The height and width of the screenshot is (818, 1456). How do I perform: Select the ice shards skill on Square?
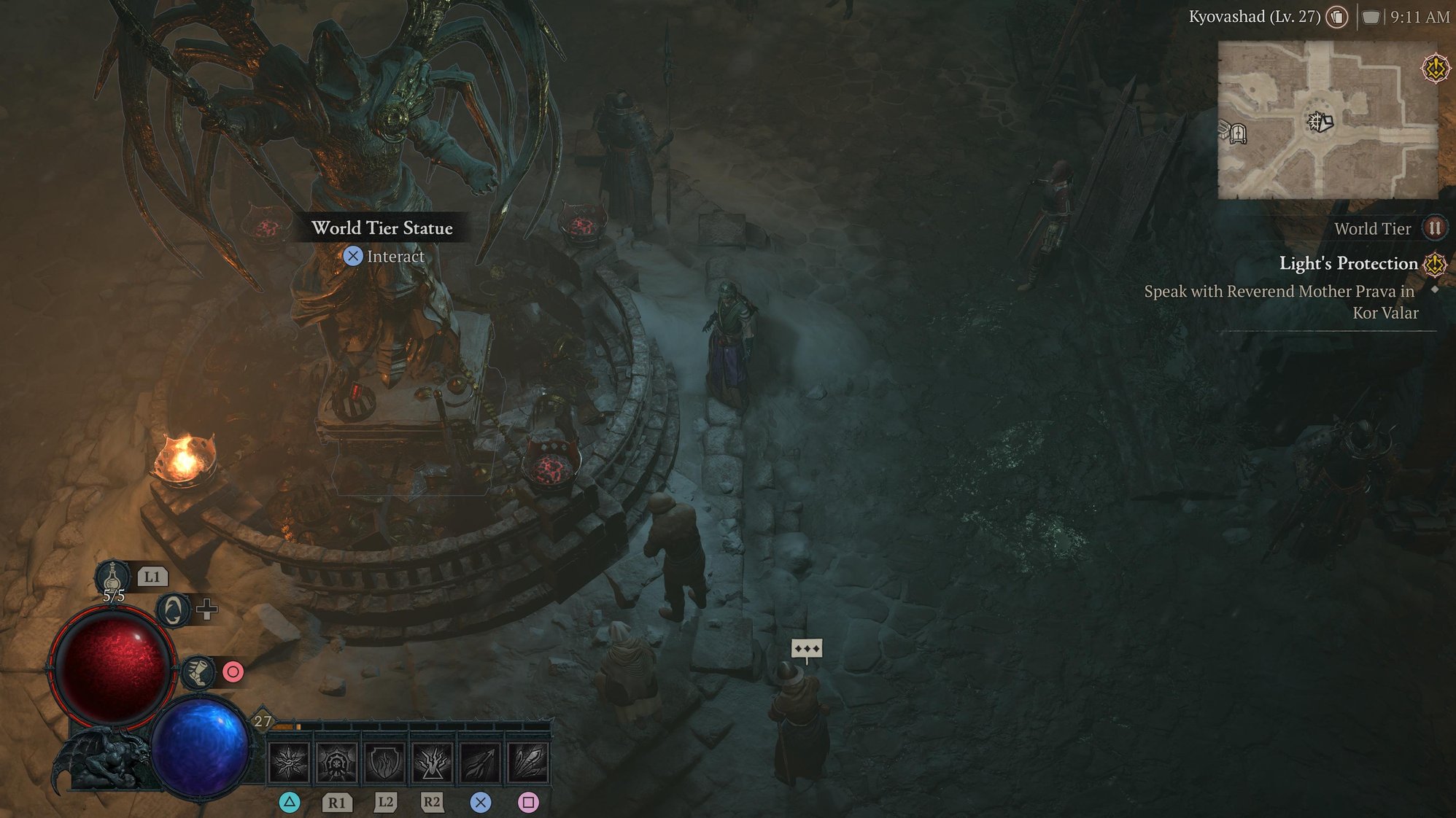click(528, 763)
